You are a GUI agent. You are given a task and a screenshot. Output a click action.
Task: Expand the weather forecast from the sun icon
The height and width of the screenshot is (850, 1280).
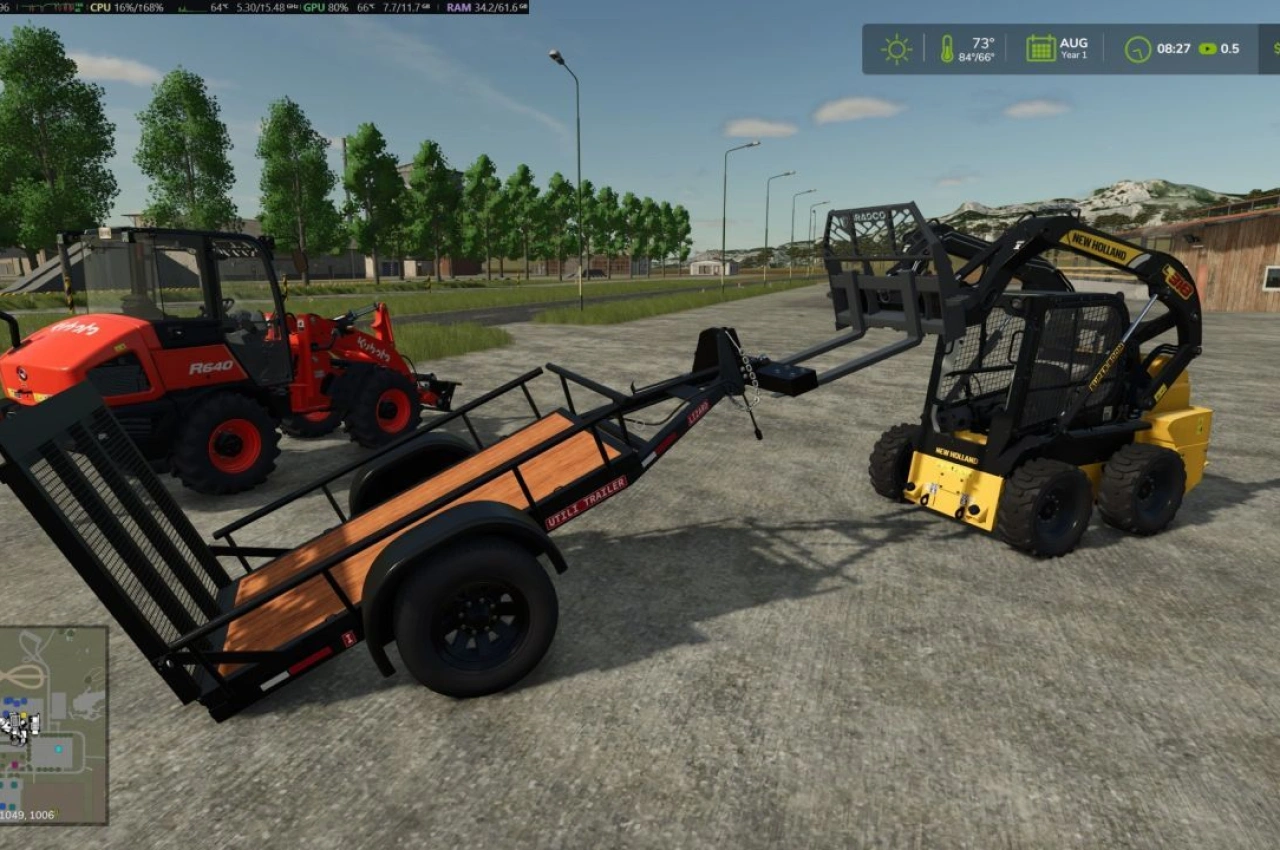(x=894, y=46)
